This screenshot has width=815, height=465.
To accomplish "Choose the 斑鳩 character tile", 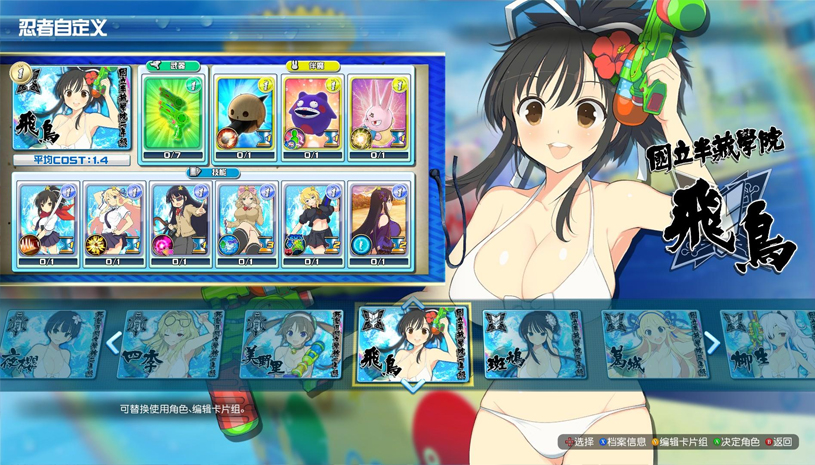I will tap(532, 343).
